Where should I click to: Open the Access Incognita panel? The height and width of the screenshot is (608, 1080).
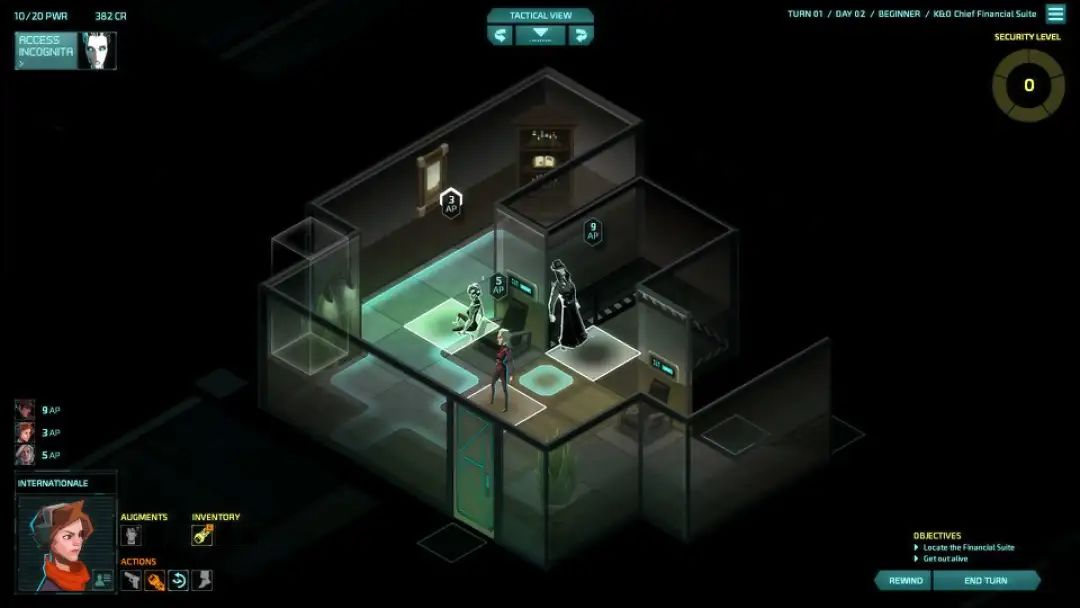pos(46,50)
